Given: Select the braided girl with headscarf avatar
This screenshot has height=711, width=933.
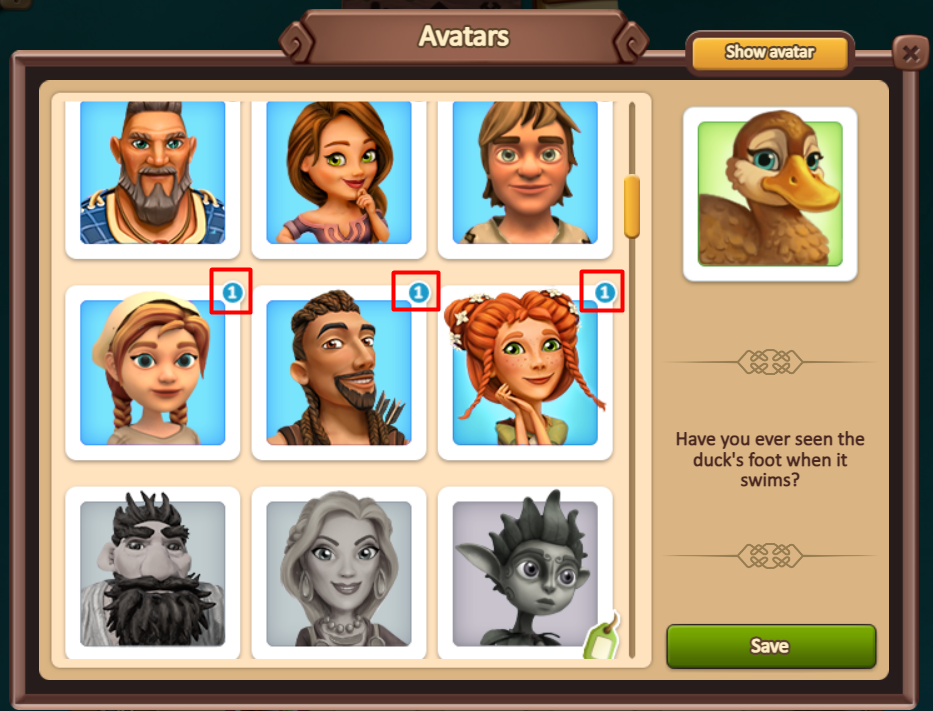Looking at the screenshot, I should [x=153, y=373].
